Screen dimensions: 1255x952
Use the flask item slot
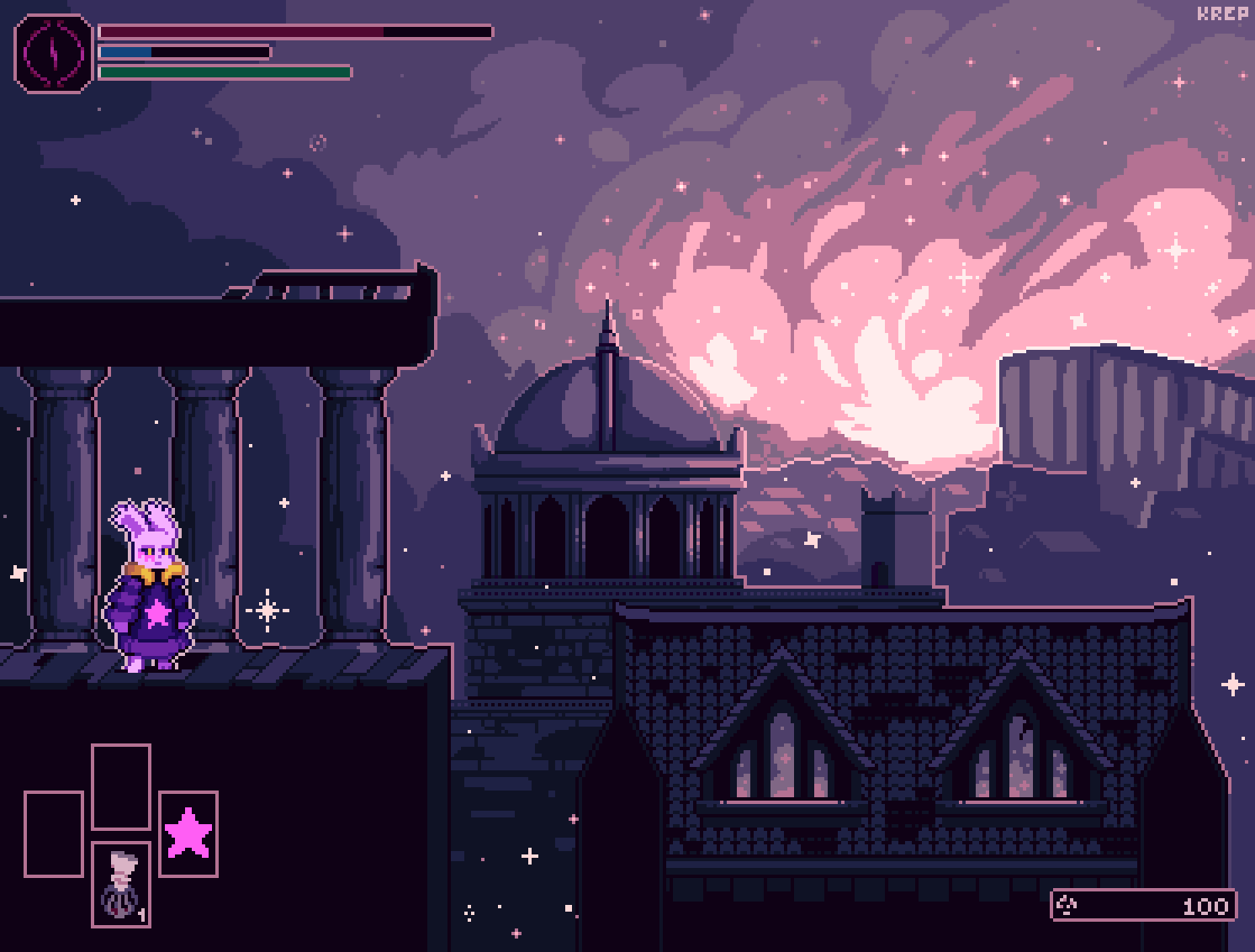click(x=121, y=884)
